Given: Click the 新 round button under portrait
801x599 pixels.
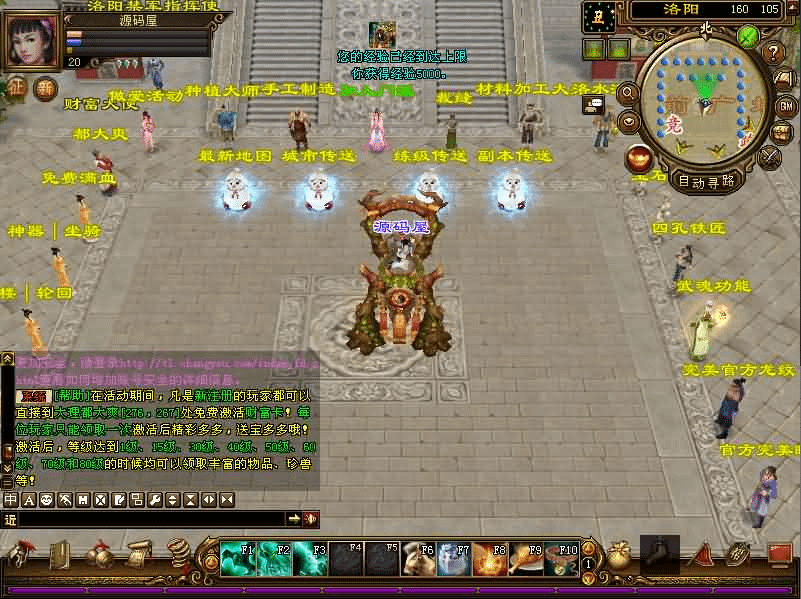Looking at the screenshot, I should tap(46, 87).
